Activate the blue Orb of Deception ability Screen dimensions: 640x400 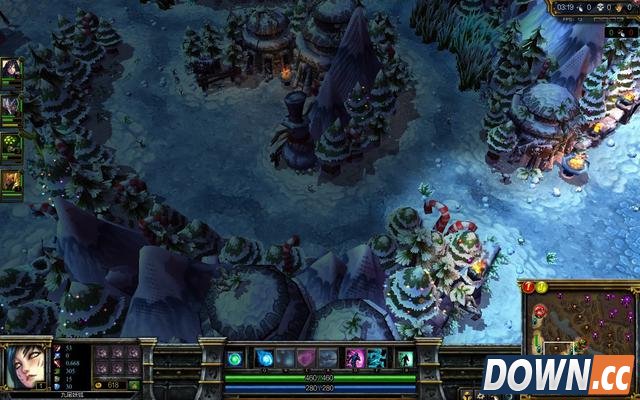(266, 358)
